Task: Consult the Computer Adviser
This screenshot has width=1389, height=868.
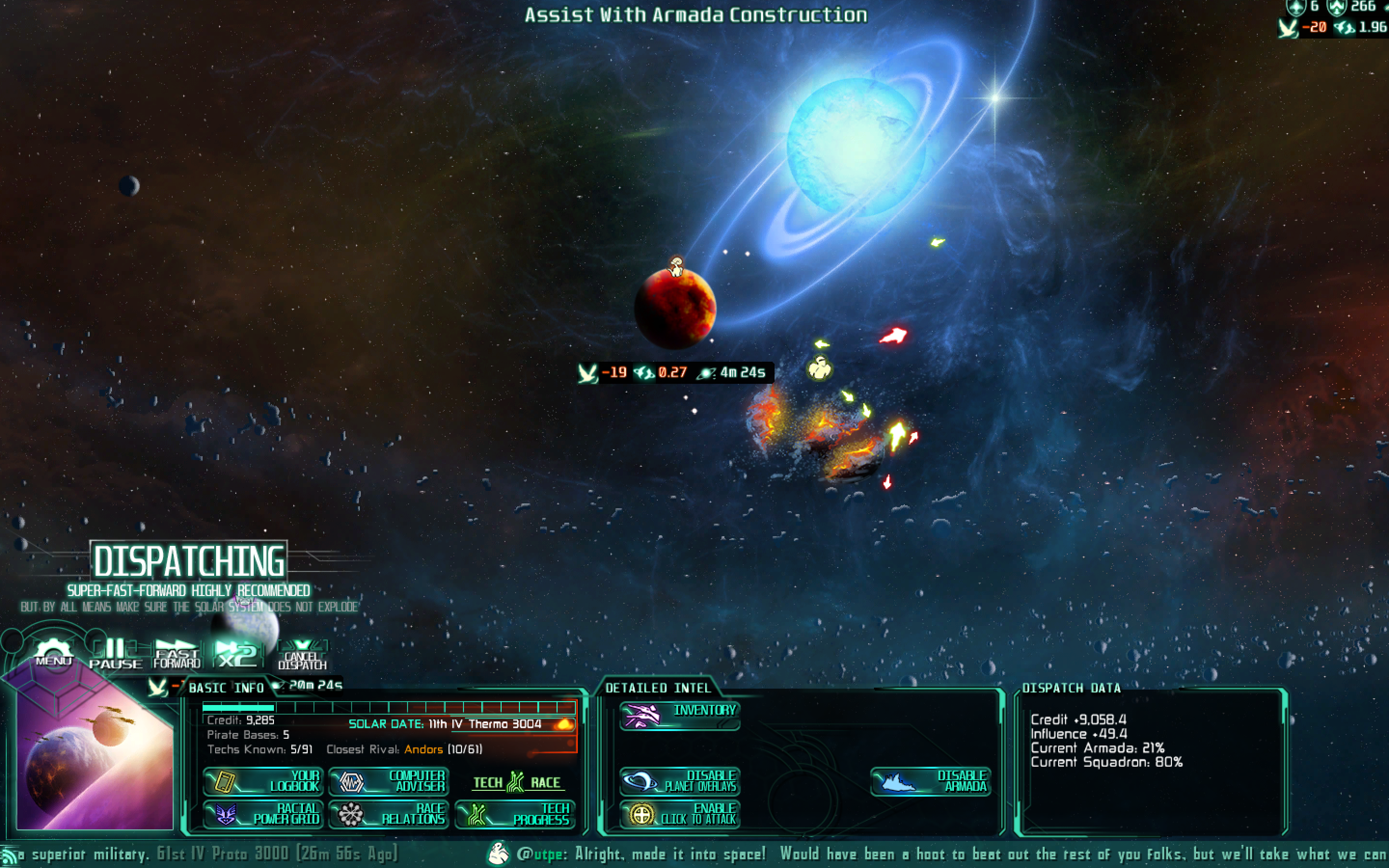Action: tap(389, 781)
